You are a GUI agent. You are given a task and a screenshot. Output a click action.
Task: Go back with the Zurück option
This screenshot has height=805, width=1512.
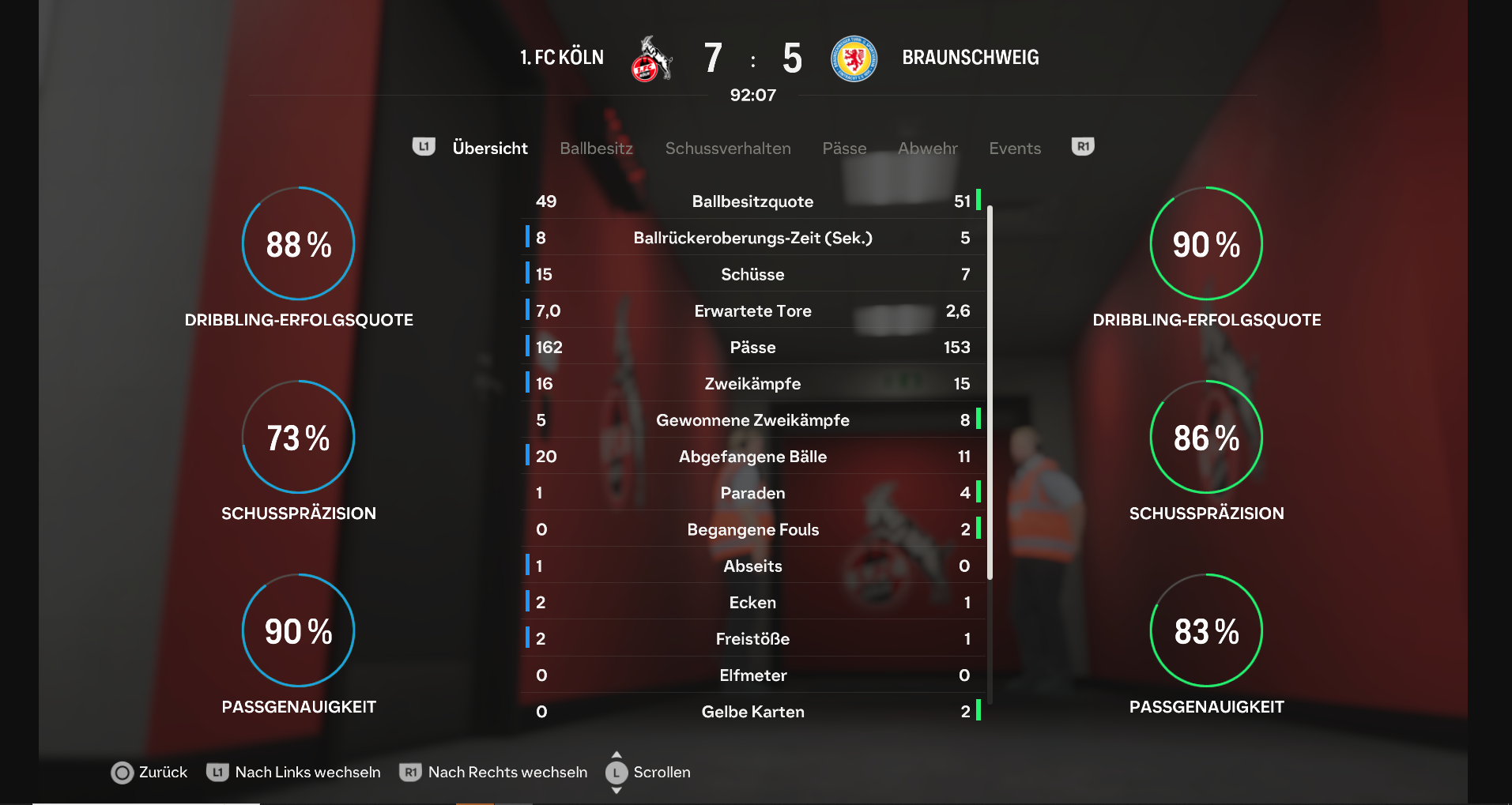pos(150,773)
